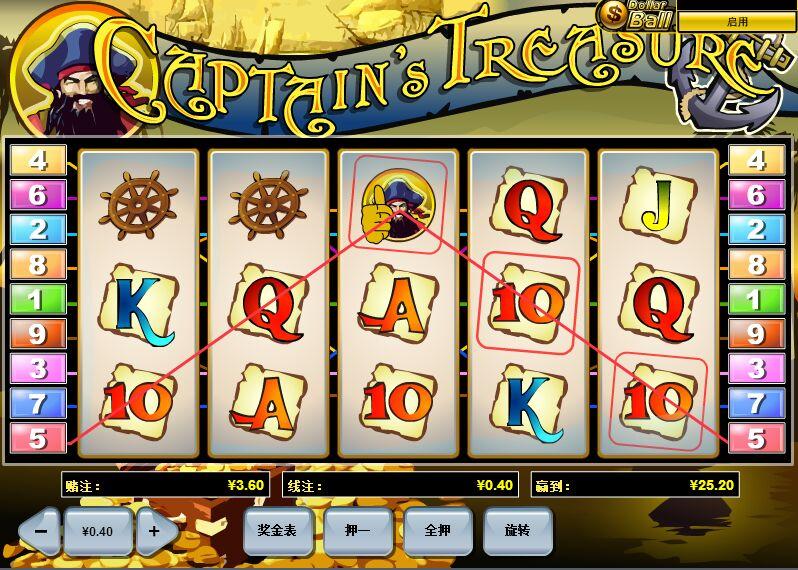Enable Dollar Ball with the 启用 button
The height and width of the screenshot is (570, 798).
click(737, 21)
